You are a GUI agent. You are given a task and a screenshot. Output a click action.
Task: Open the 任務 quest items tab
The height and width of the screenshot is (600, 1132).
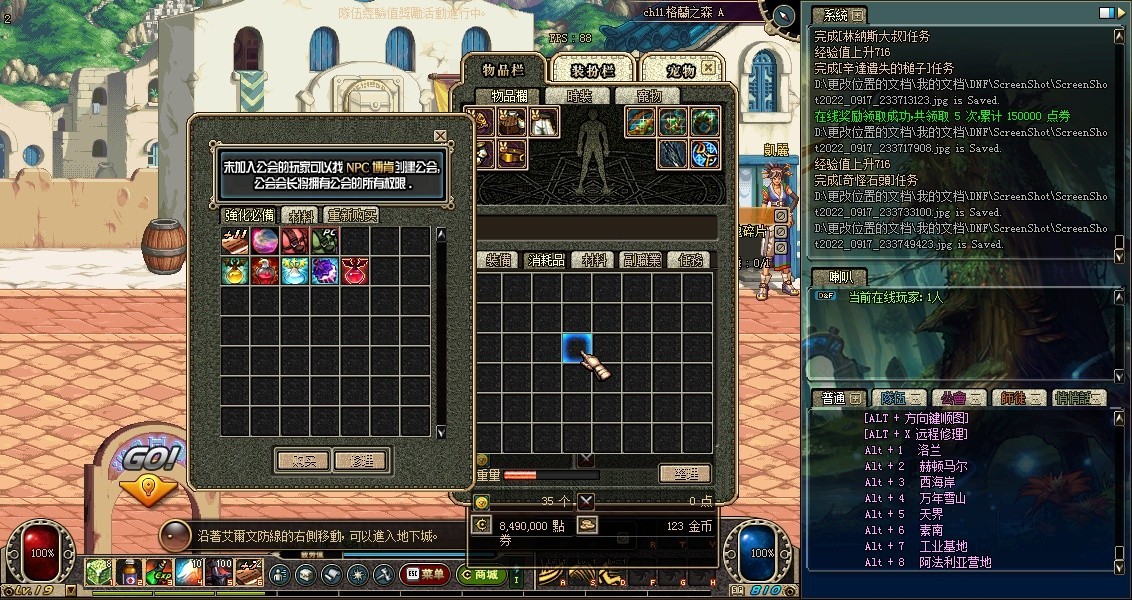point(690,260)
